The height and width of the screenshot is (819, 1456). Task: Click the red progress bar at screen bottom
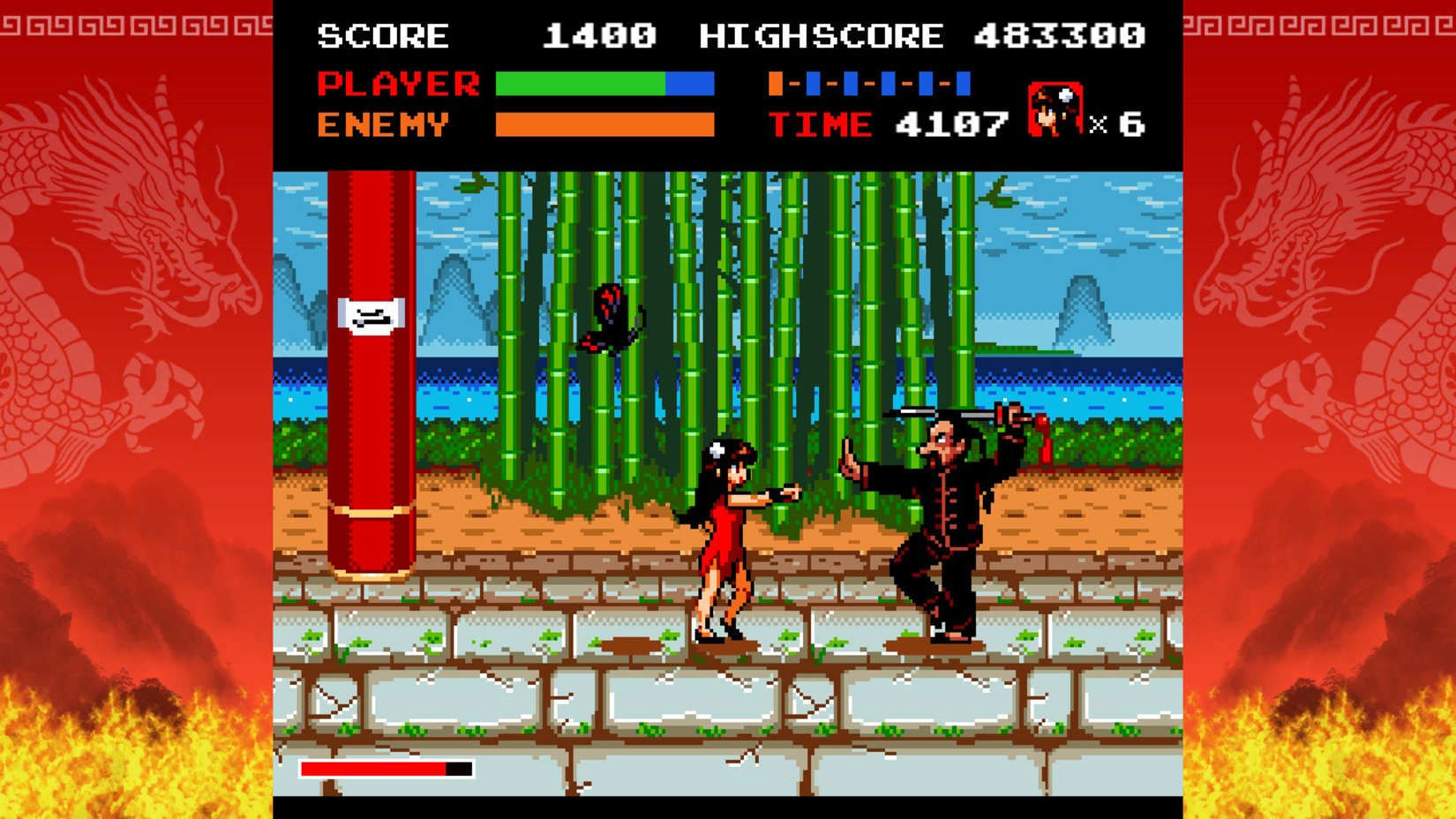375,769
